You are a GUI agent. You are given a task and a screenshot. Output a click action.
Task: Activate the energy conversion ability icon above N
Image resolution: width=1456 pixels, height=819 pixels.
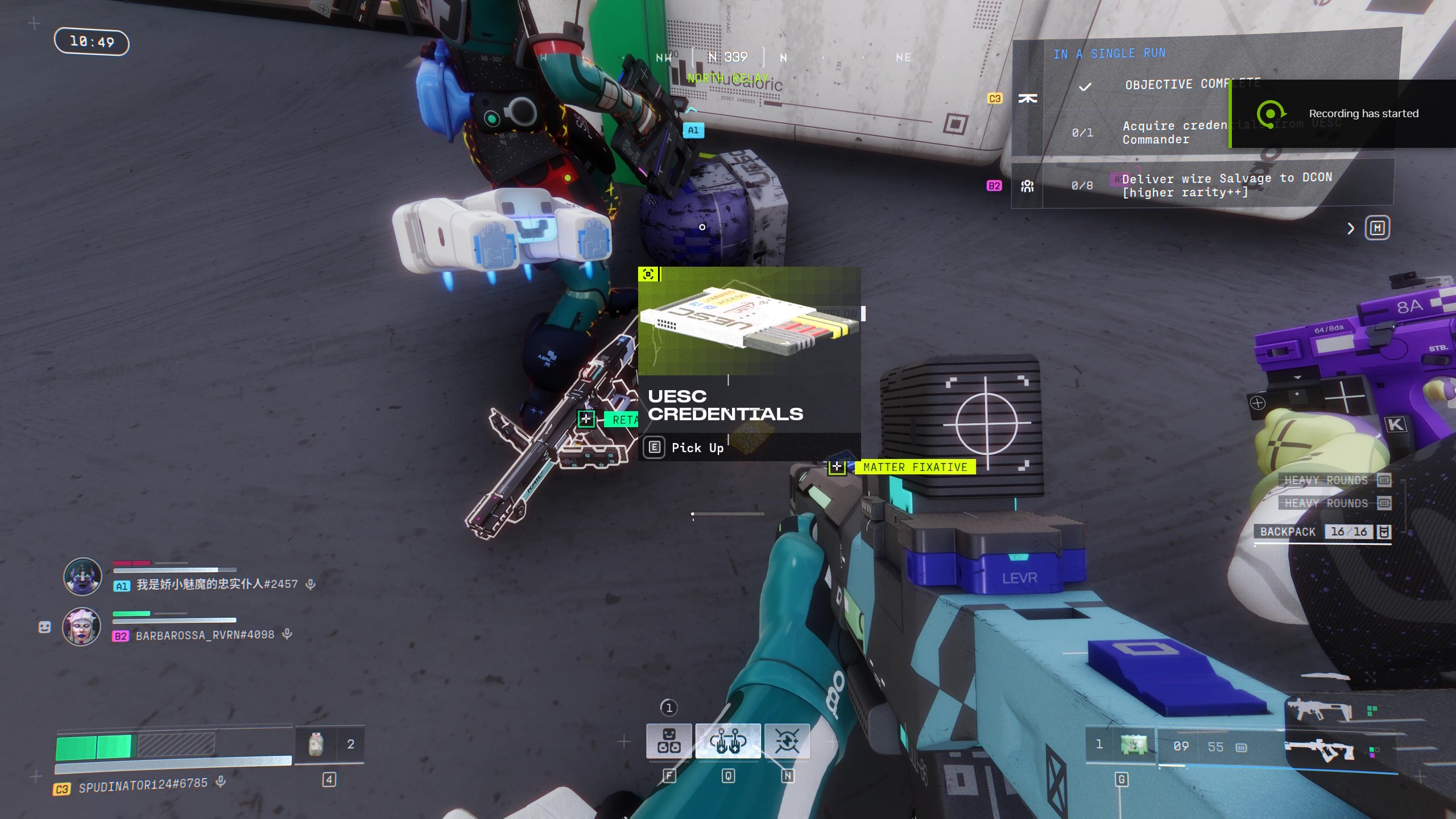point(788,741)
